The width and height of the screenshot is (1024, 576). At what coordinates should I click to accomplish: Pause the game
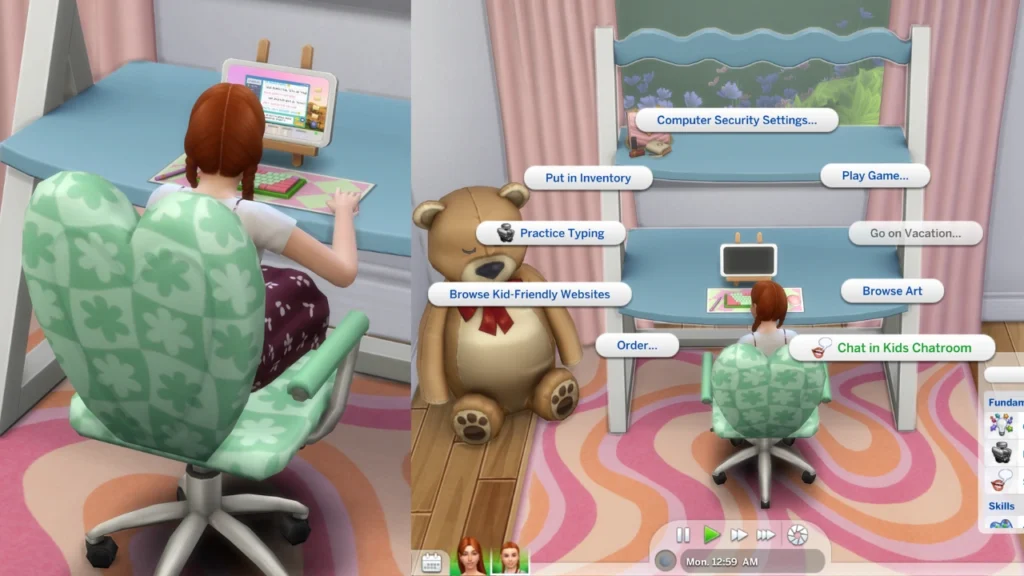(x=684, y=535)
